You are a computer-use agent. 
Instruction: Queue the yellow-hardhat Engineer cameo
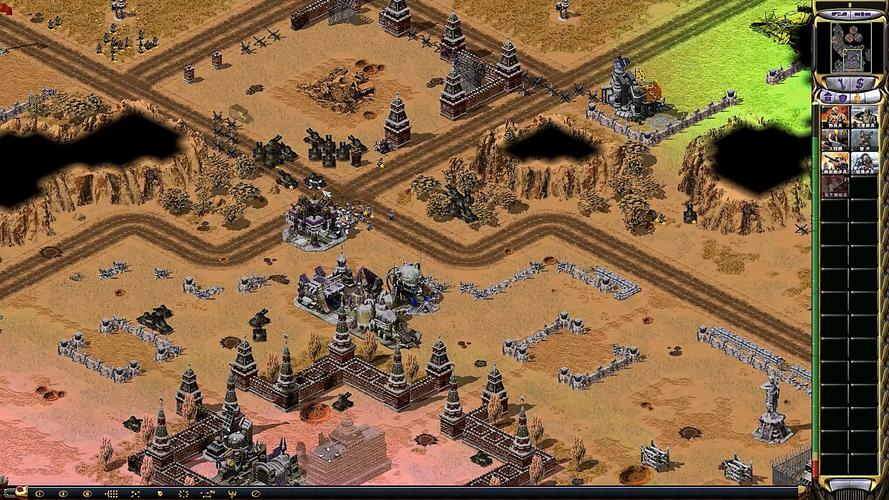click(x=835, y=140)
